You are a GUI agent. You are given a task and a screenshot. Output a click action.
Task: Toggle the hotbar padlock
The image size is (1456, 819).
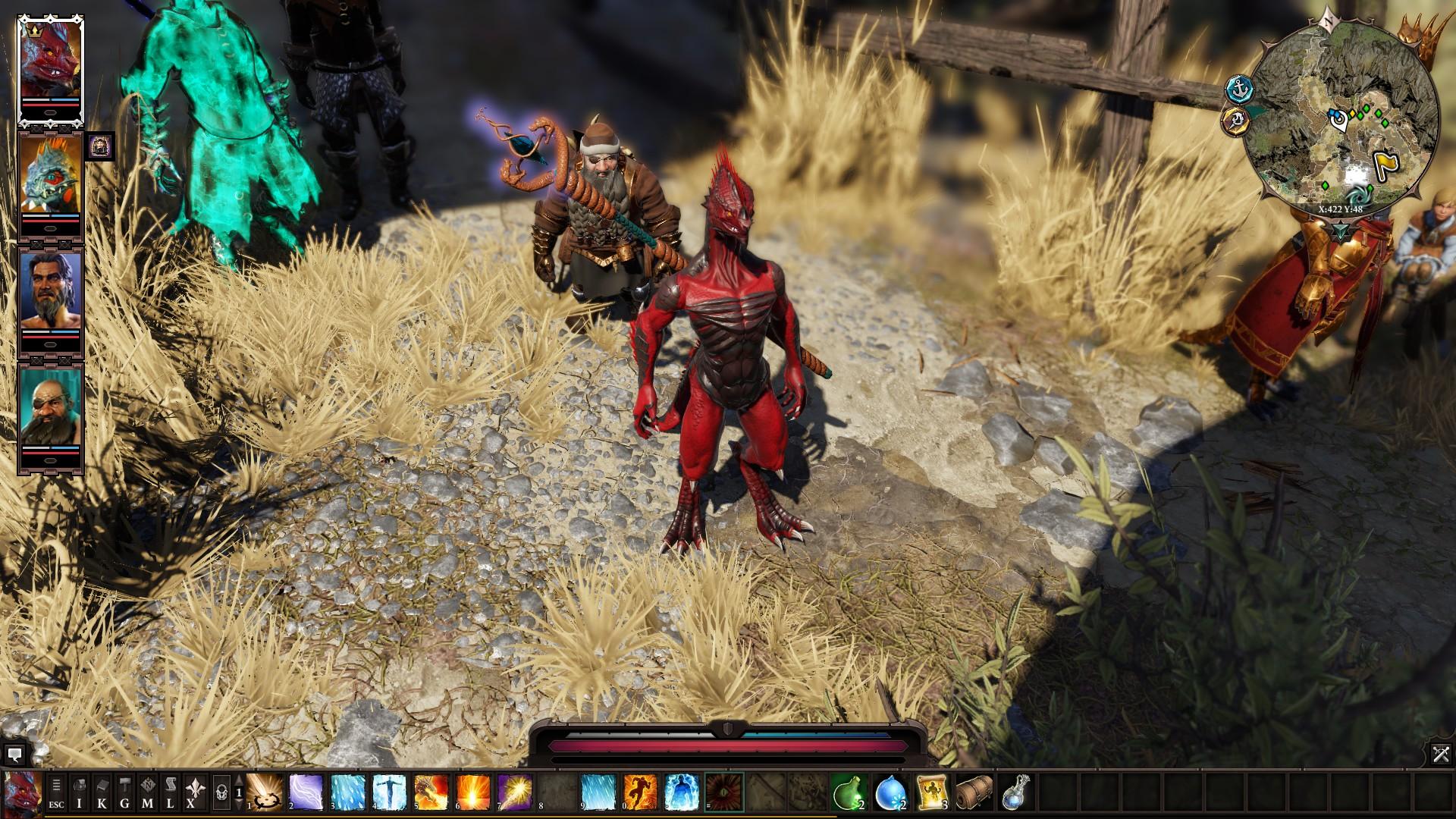click(x=221, y=793)
